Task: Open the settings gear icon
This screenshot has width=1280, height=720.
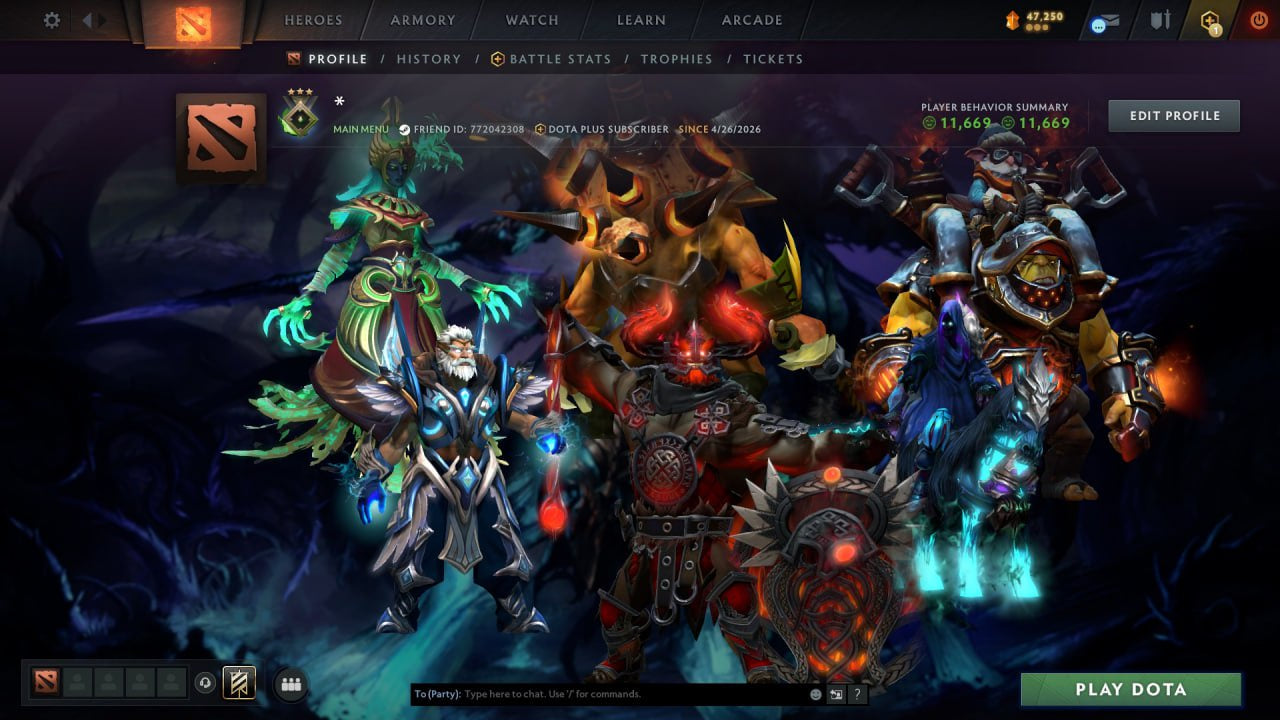Action: click(51, 19)
